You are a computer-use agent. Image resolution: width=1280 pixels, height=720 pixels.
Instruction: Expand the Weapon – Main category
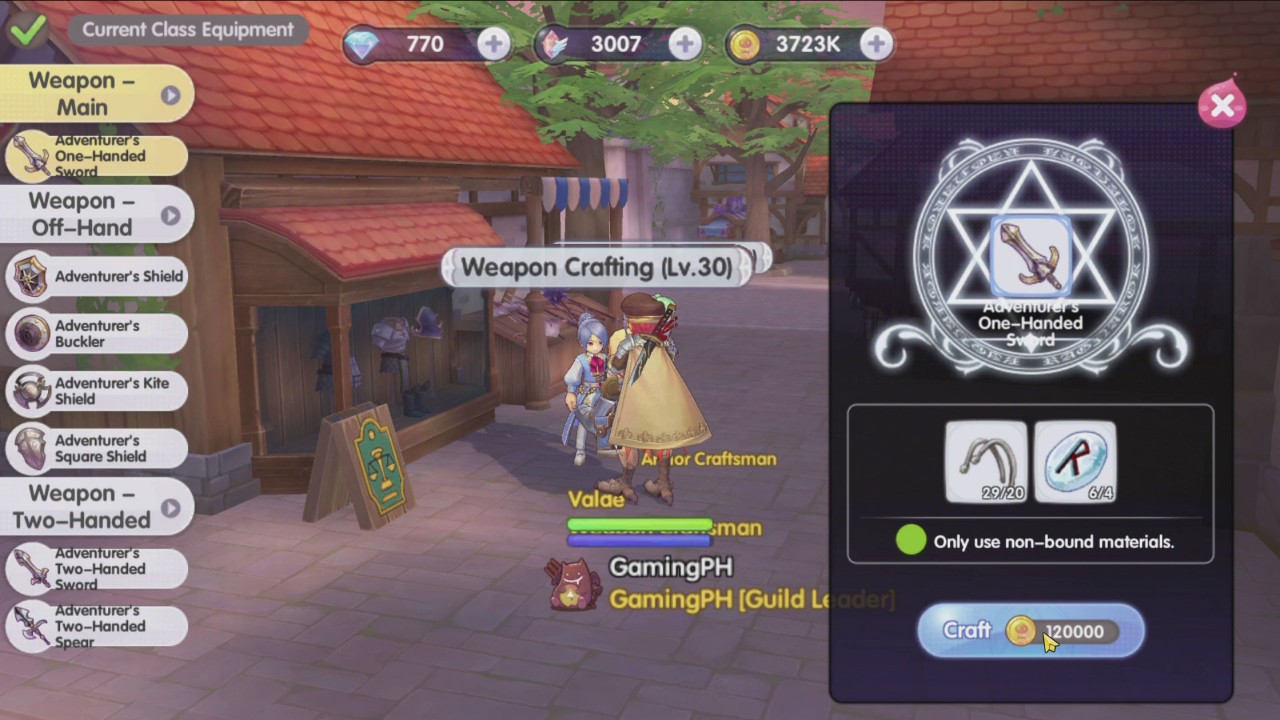[97, 94]
